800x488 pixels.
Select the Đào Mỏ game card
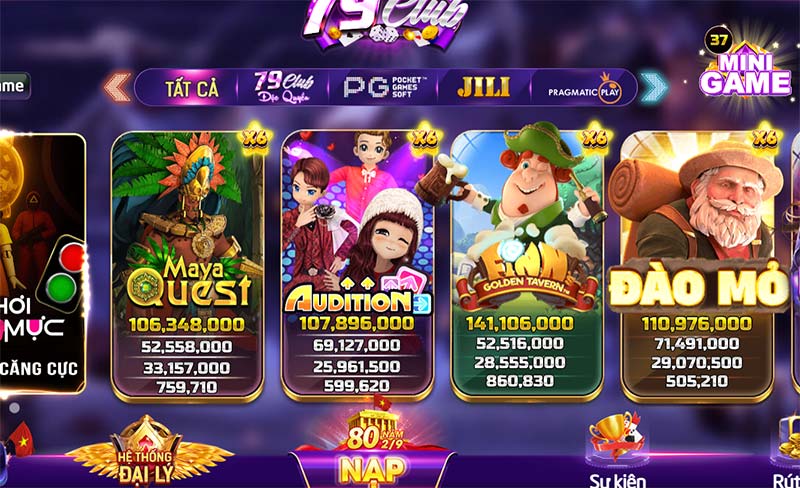click(697, 263)
